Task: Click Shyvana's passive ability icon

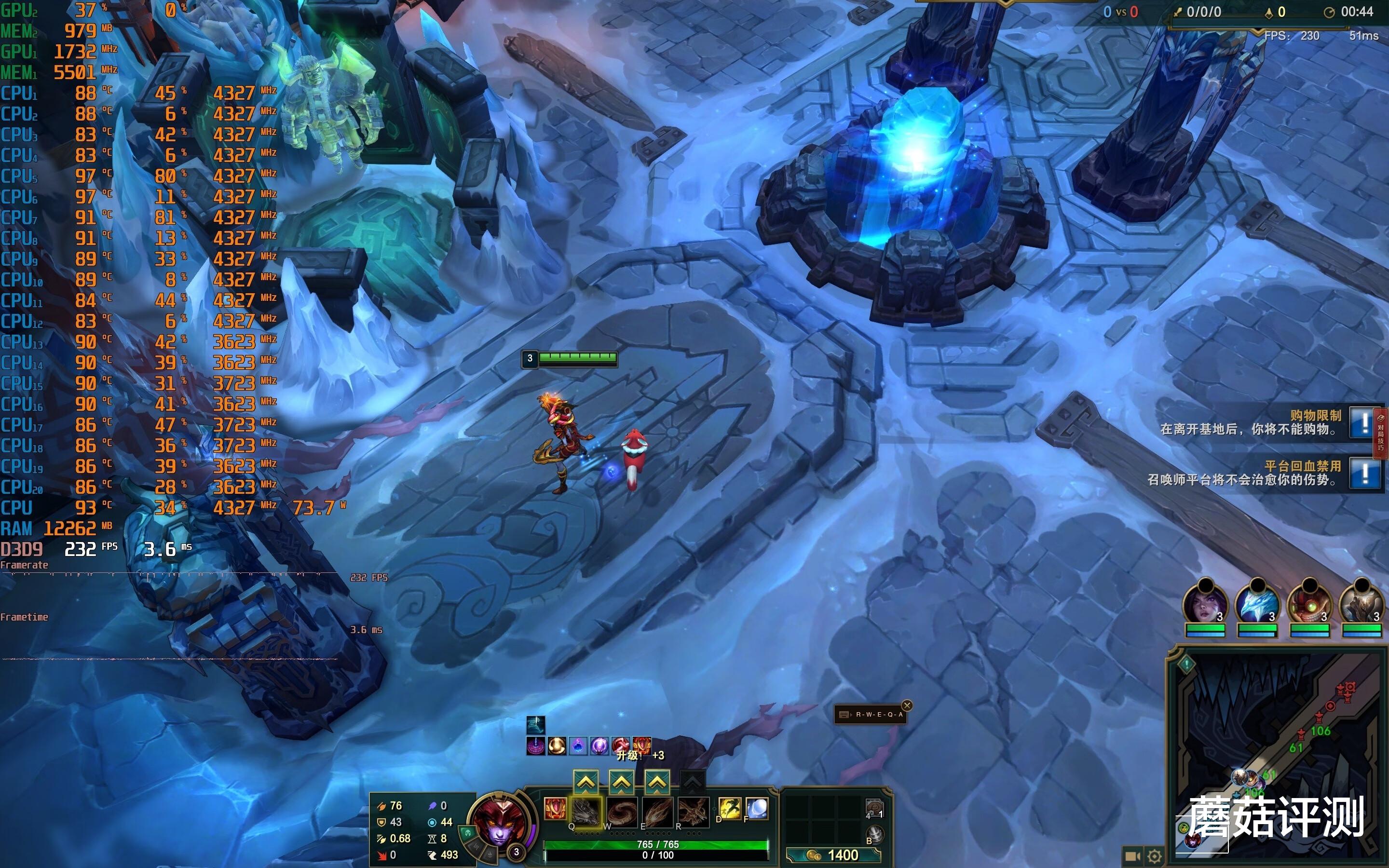Action: pos(555,808)
